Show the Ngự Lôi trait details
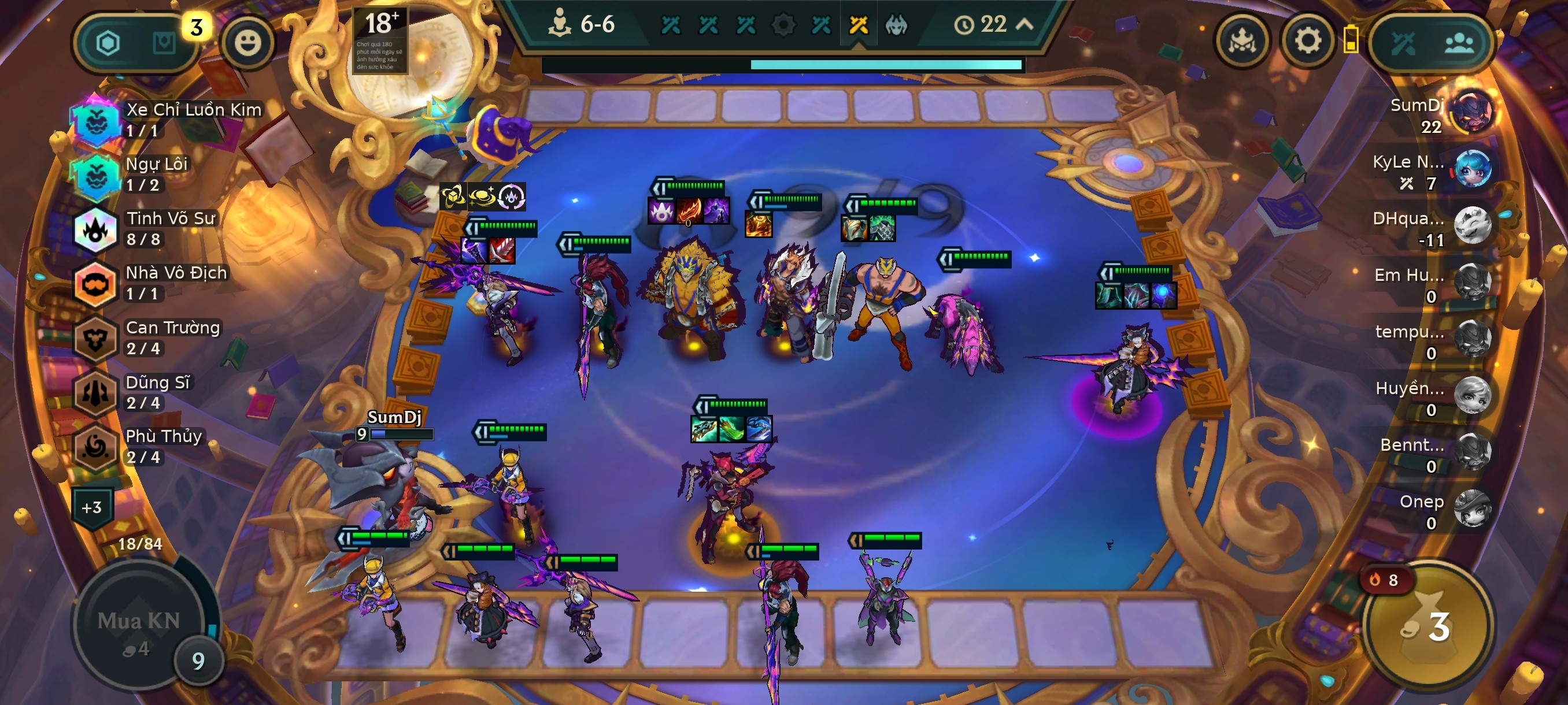This screenshot has width=1568, height=705. (95, 175)
